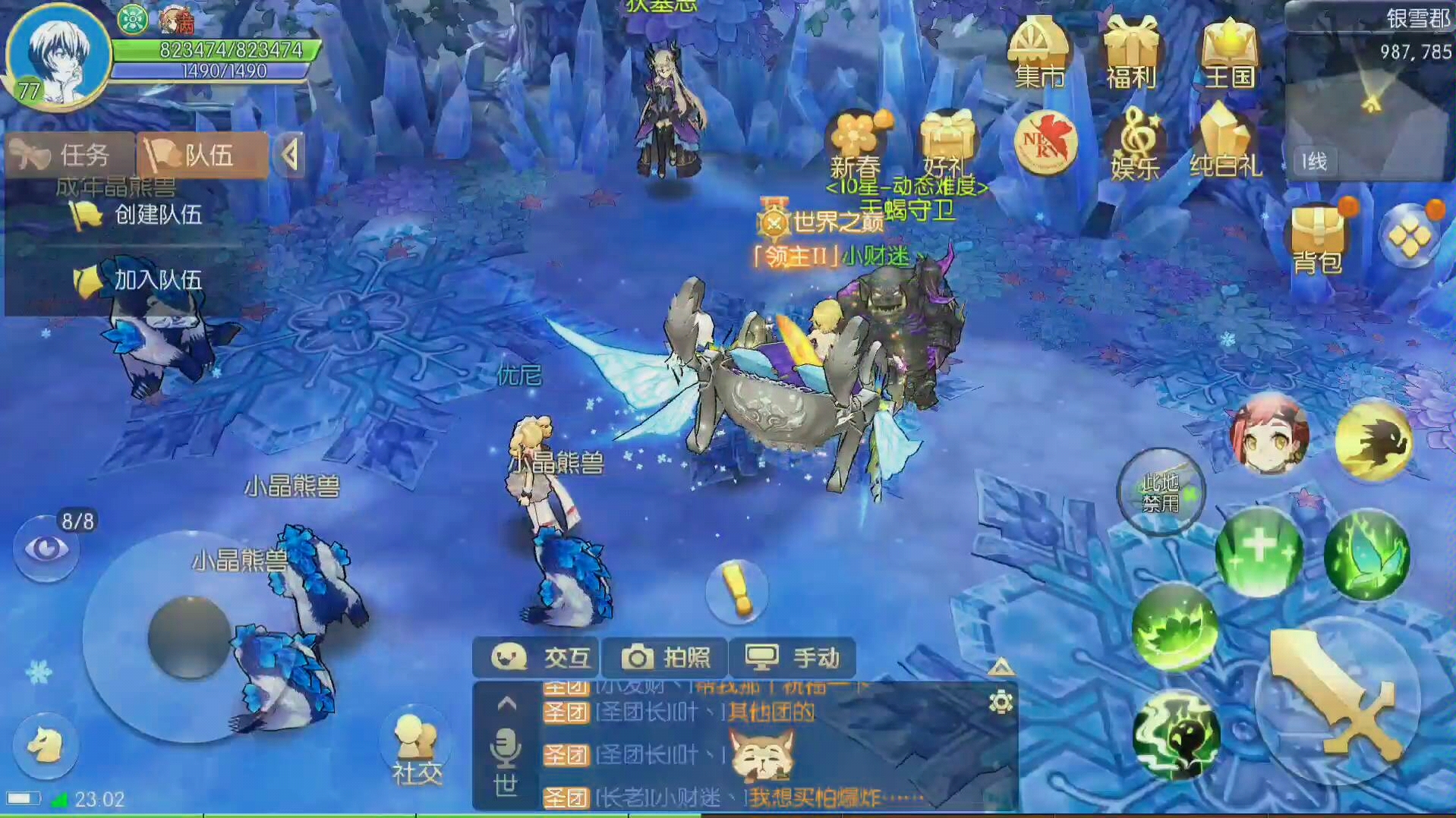1456x818 pixels.
Task: Open chat settings gear icon
Action: 1001,702
